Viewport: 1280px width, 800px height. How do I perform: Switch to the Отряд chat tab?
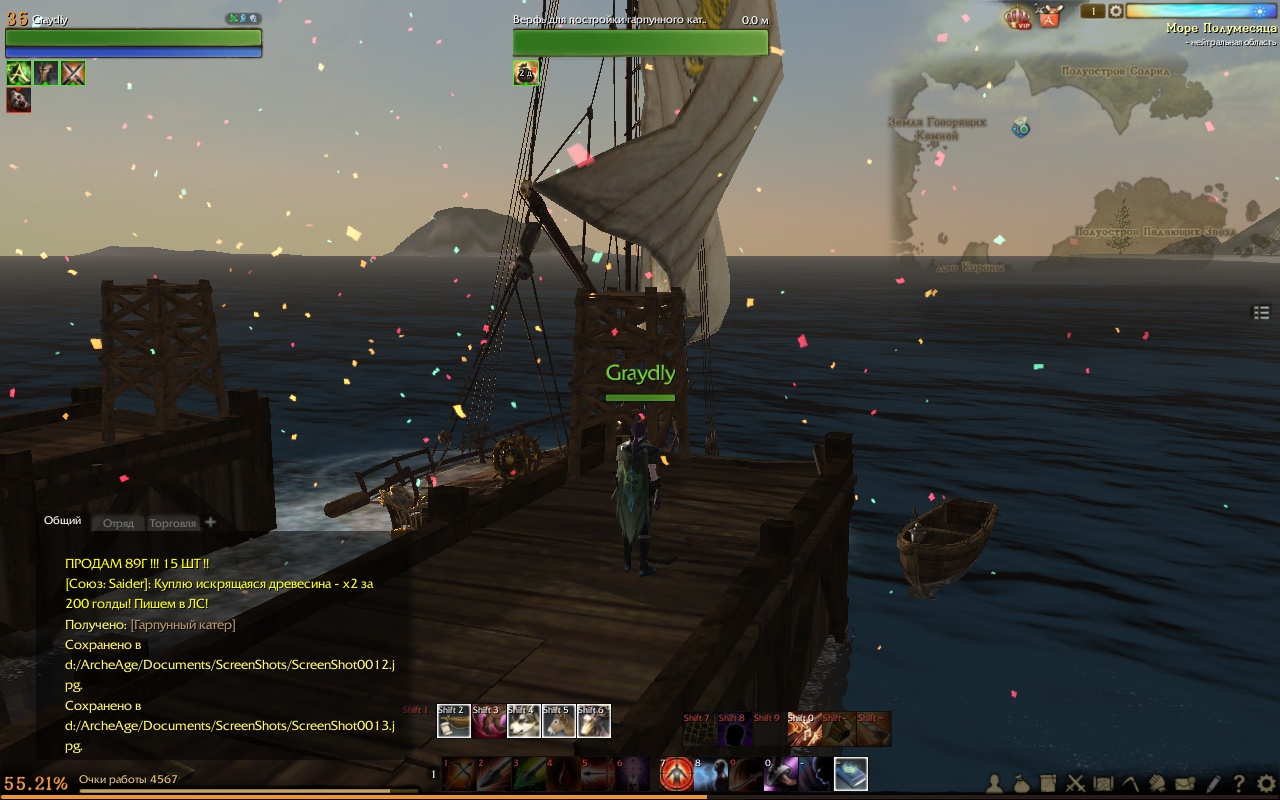pos(118,523)
